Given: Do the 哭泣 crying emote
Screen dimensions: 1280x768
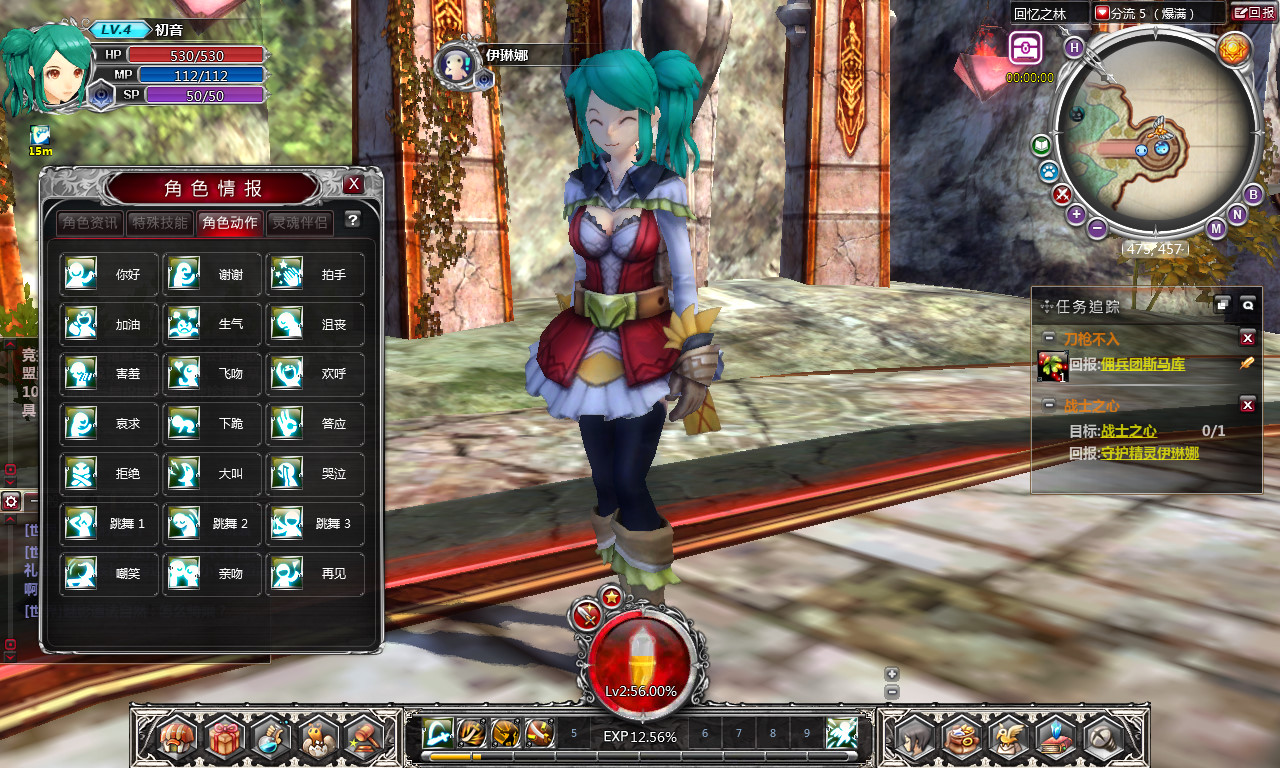Looking at the screenshot, I should (x=314, y=474).
